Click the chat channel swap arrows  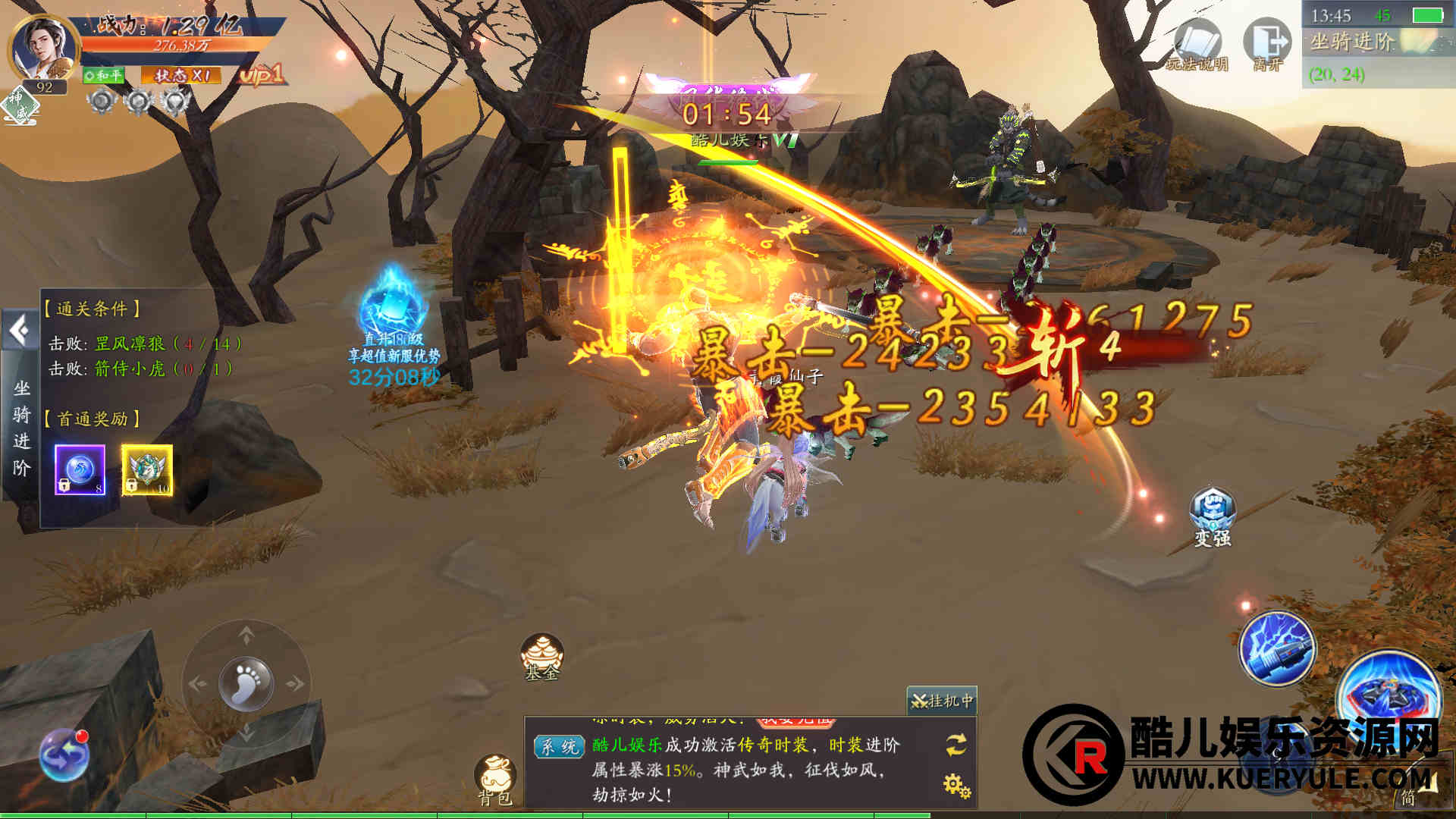(x=955, y=744)
